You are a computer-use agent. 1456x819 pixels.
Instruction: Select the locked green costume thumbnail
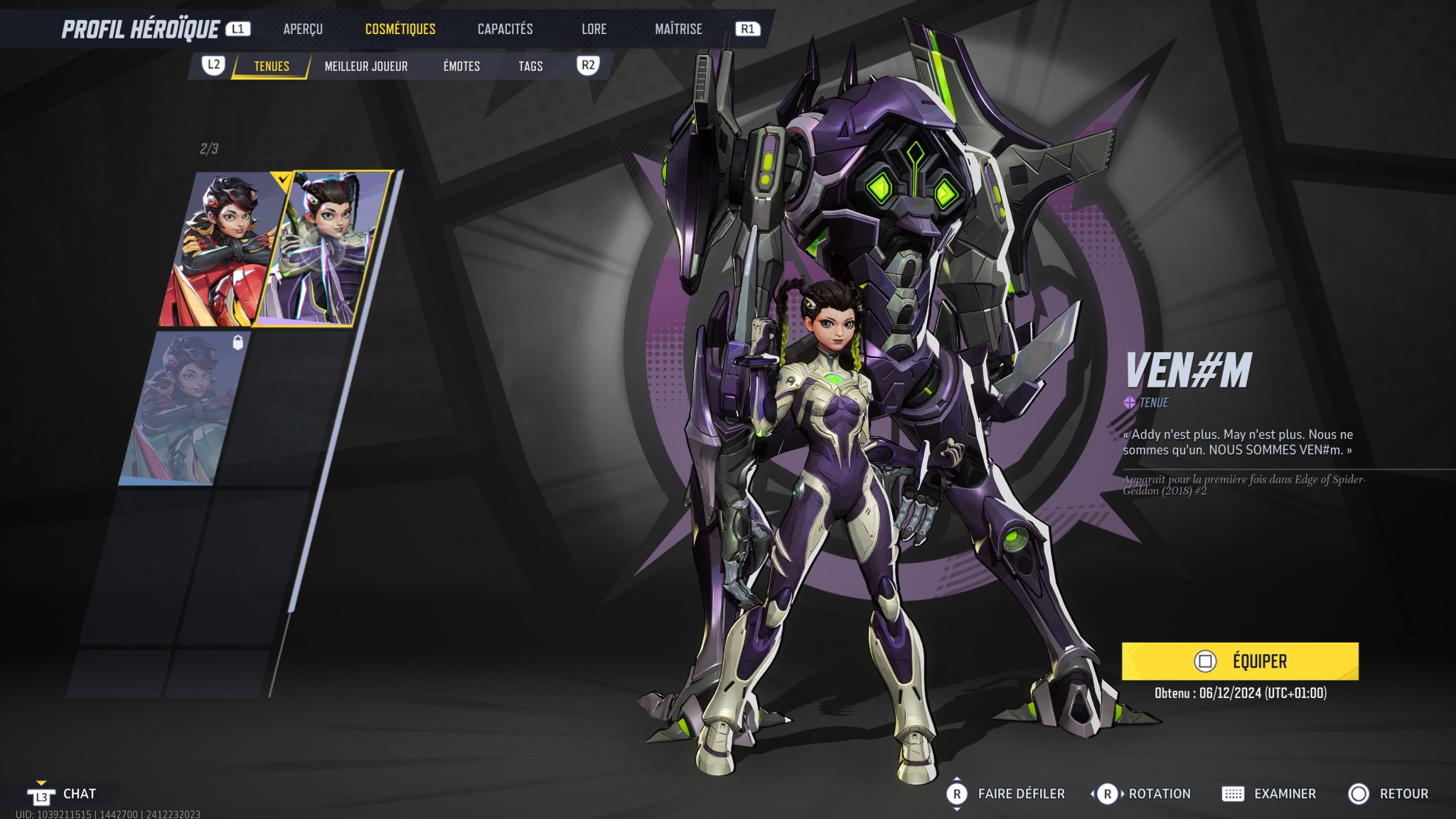(185, 409)
